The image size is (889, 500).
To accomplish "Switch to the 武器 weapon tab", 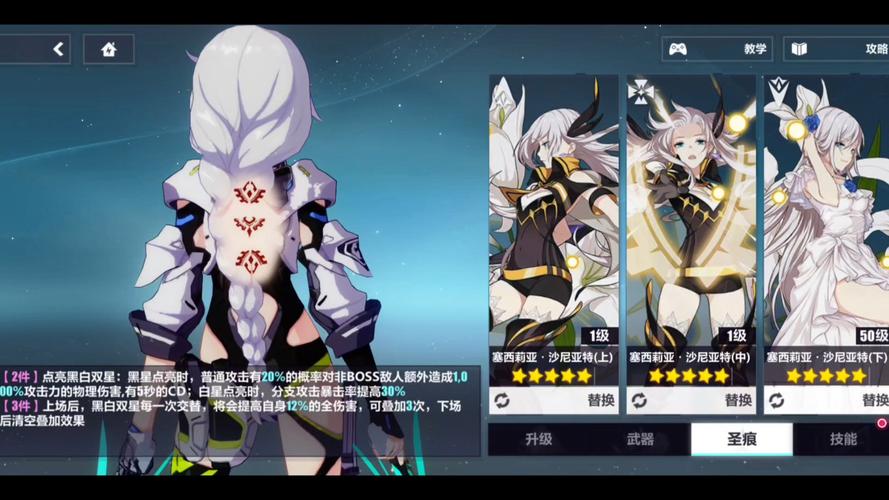I will coord(640,439).
